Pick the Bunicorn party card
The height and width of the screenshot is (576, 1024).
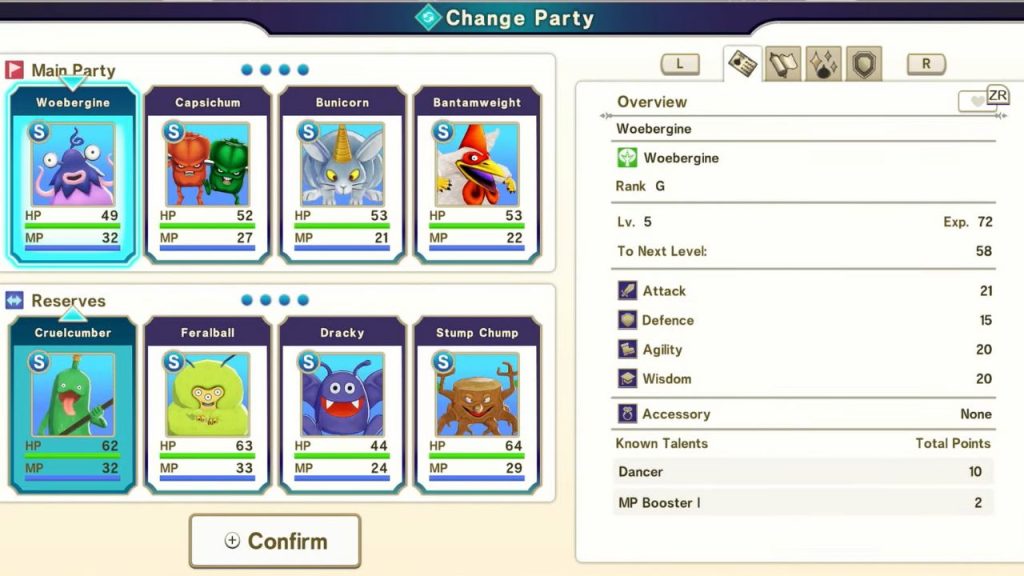tap(342, 175)
